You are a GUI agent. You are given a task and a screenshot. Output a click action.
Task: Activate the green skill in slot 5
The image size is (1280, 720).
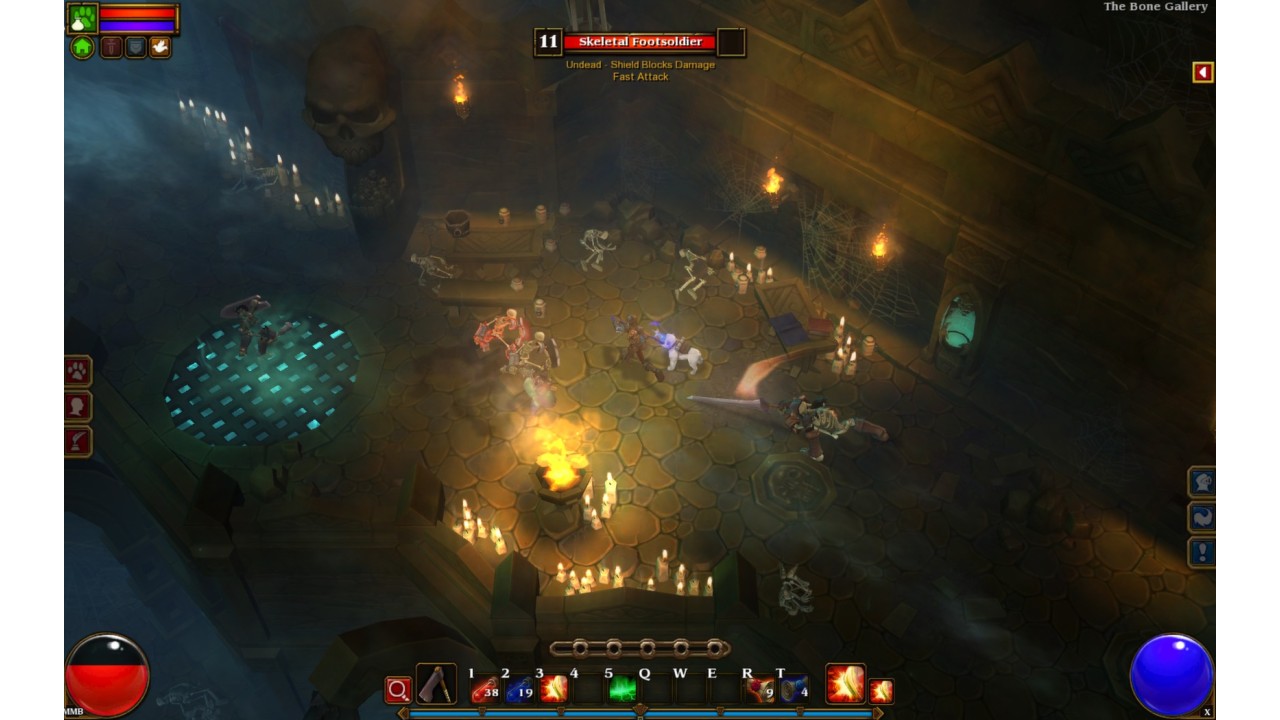[x=622, y=689]
